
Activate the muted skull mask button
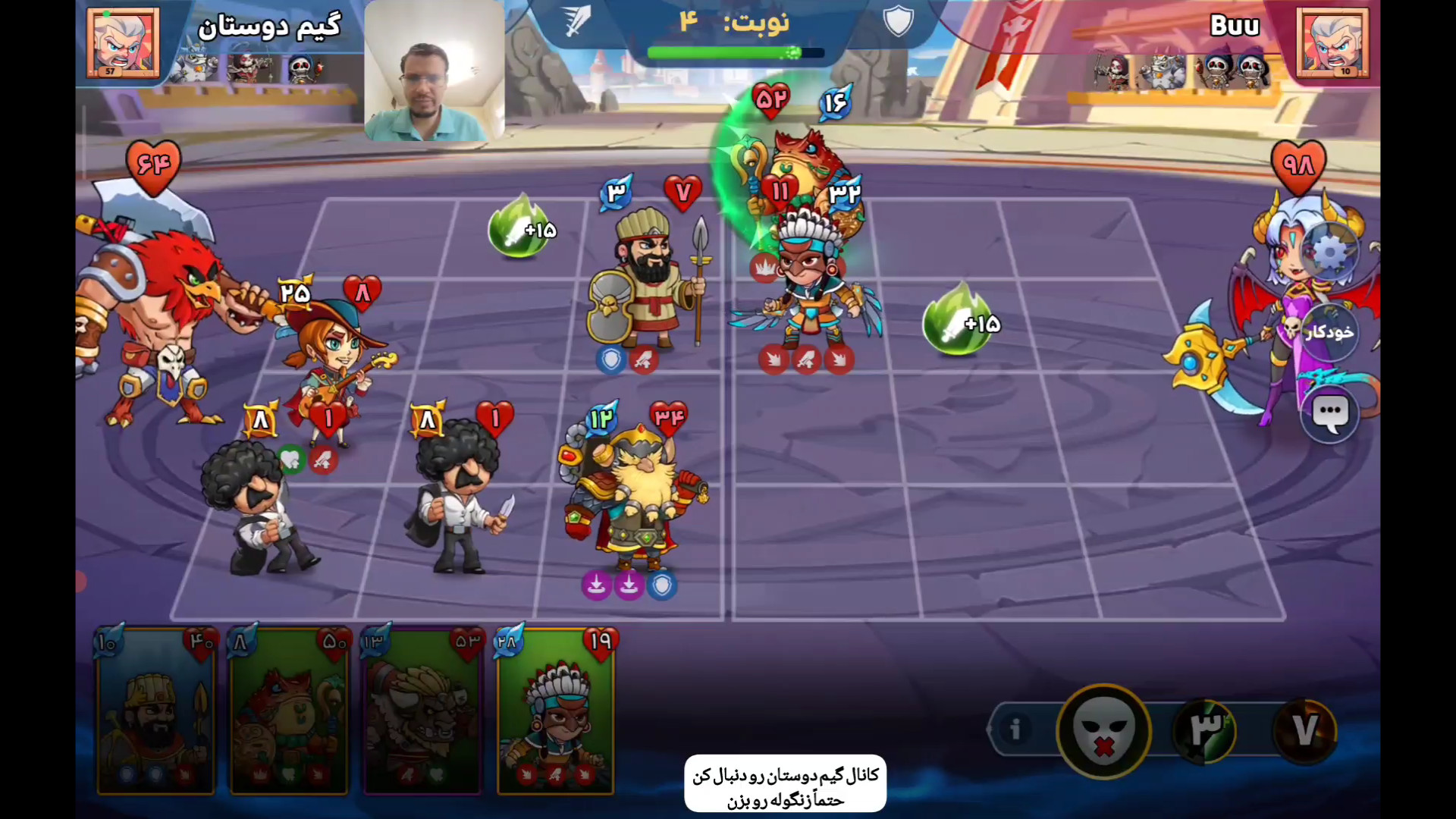pyautogui.click(x=1103, y=731)
